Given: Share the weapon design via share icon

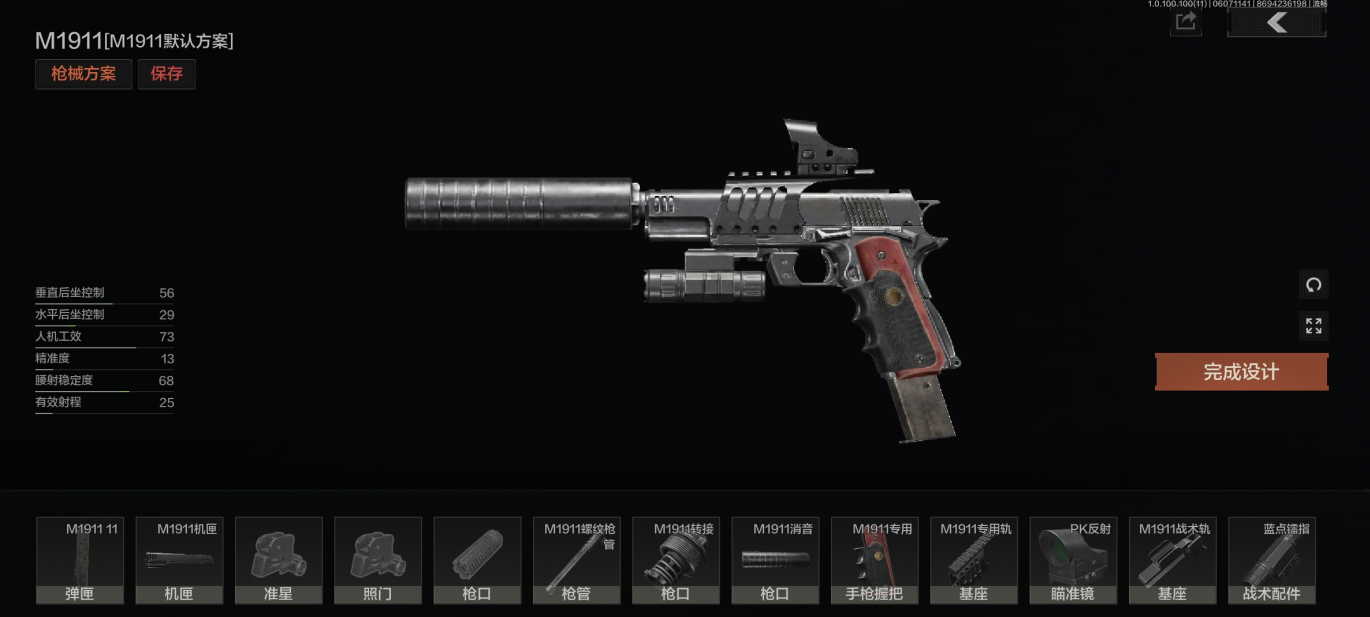Looking at the screenshot, I should pos(1186,22).
